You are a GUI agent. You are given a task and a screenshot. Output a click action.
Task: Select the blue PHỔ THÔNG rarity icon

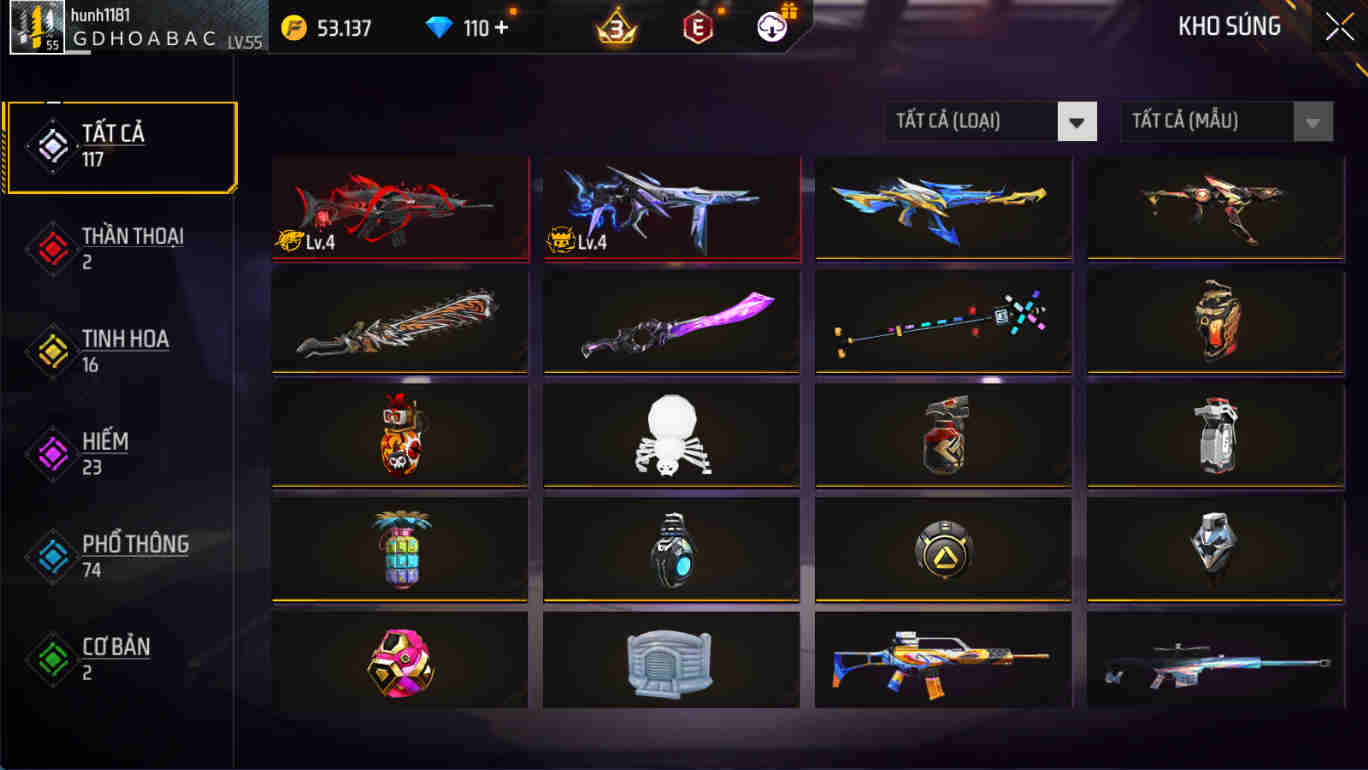click(x=51, y=553)
